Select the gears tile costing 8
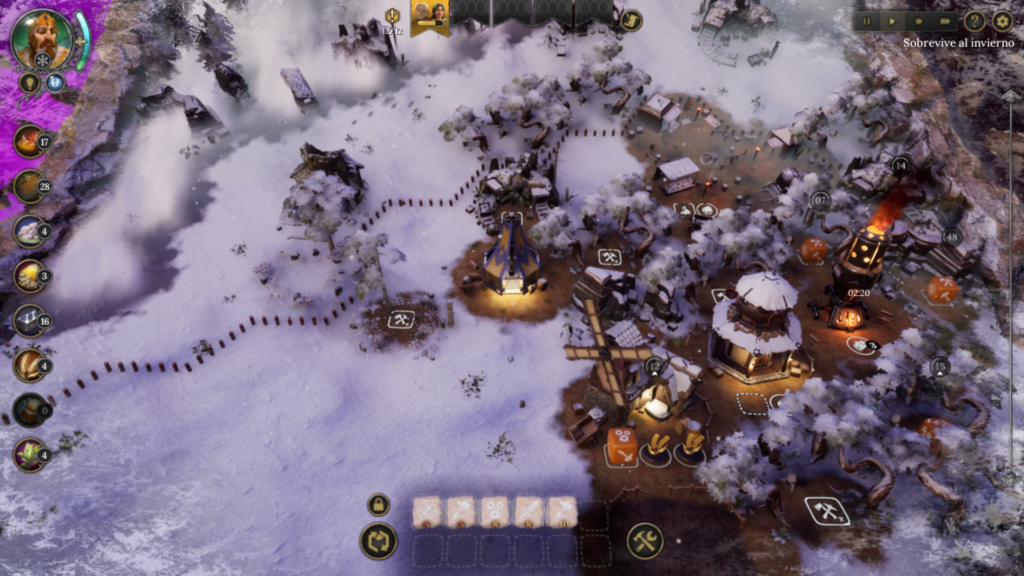The height and width of the screenshot is (576, 1024). point(494,511)
